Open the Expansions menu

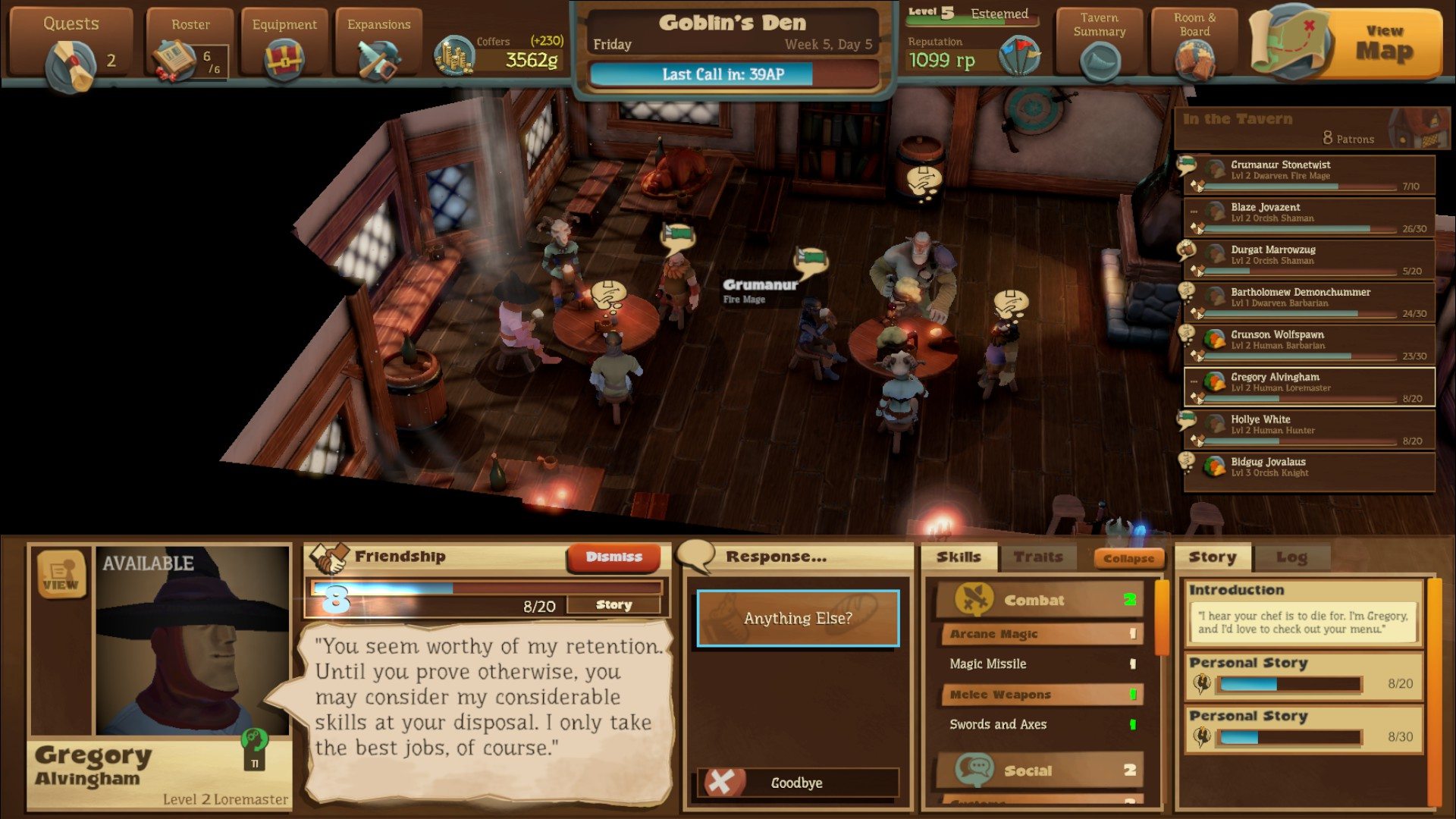click(378, 47)
